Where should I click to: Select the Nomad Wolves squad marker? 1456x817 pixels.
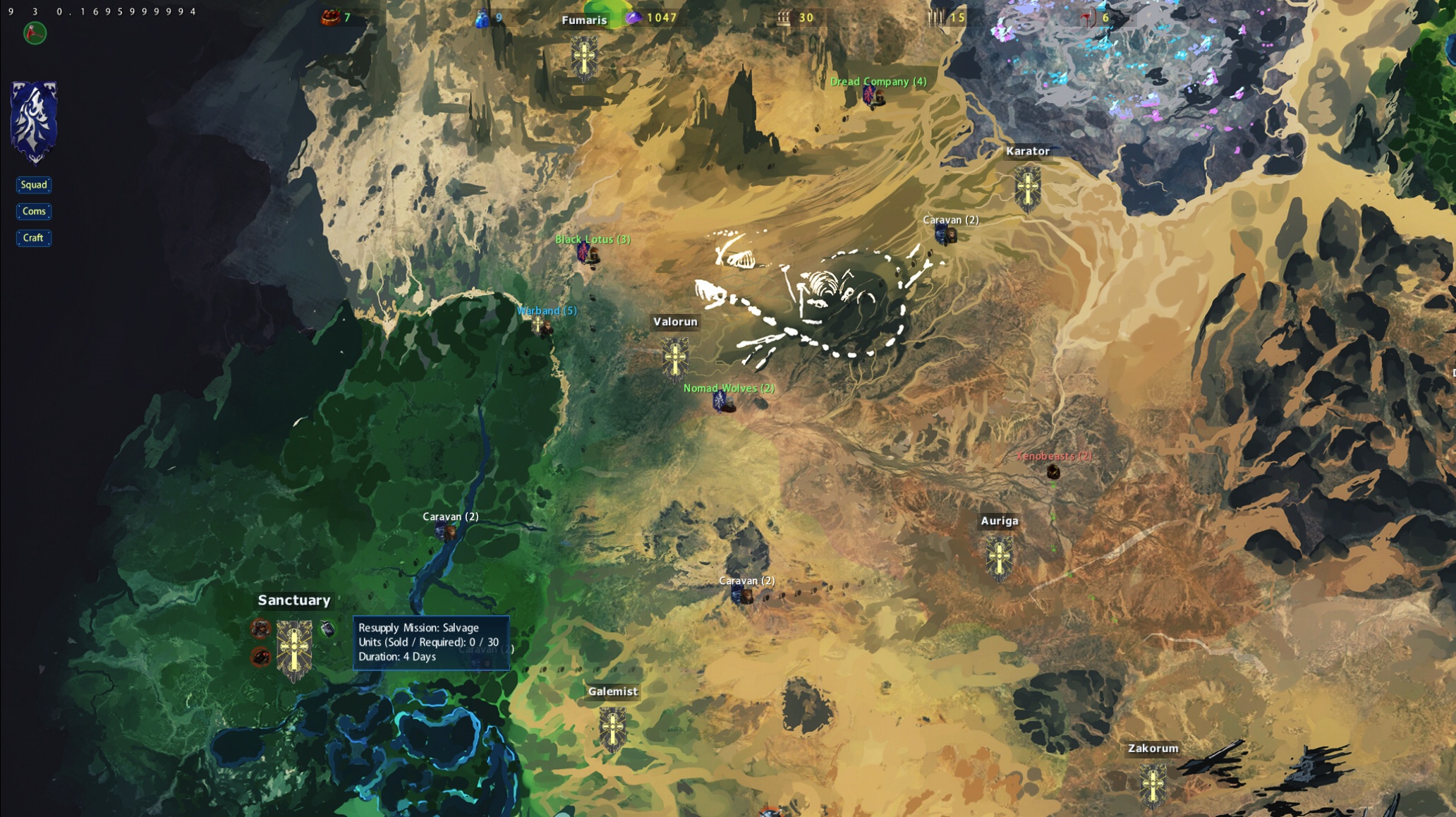[x=723, y=403]
